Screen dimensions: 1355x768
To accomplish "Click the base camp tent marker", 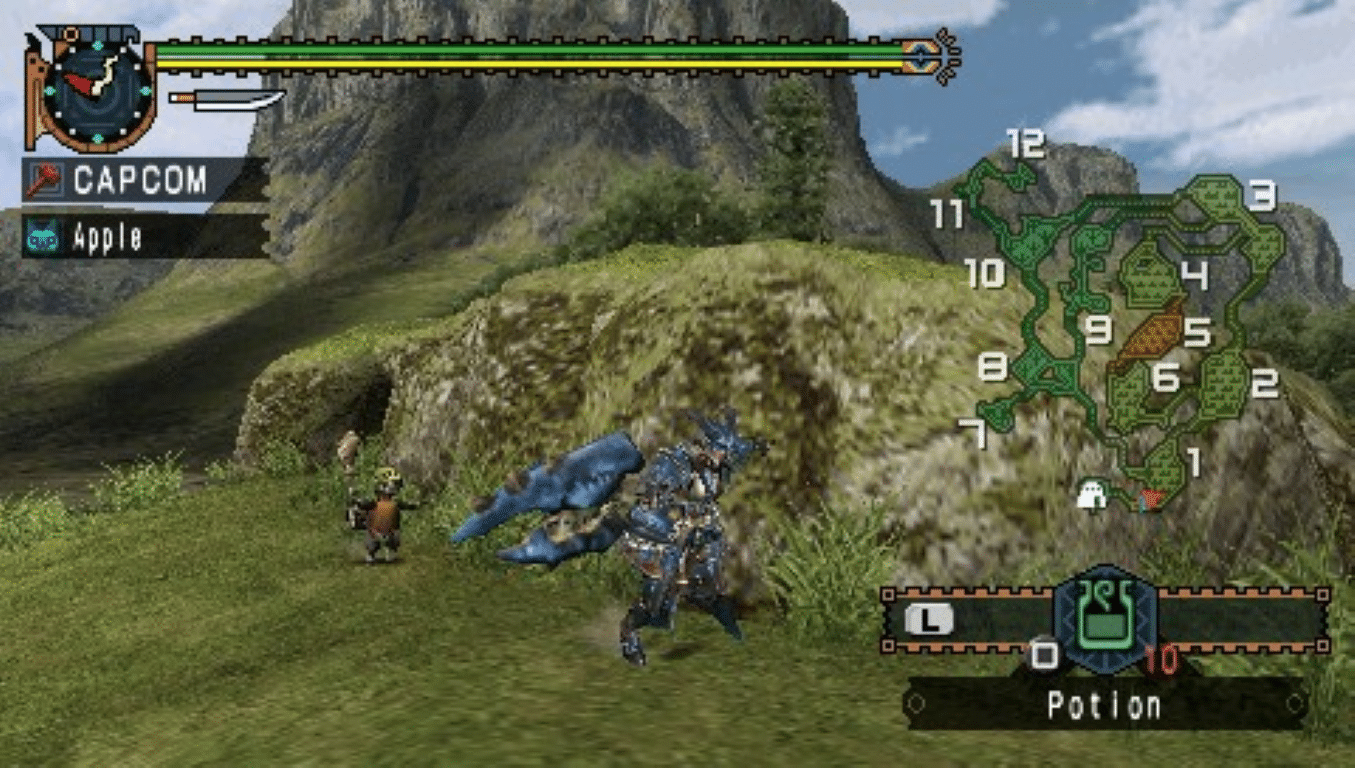I will (x=1091, y=495).
